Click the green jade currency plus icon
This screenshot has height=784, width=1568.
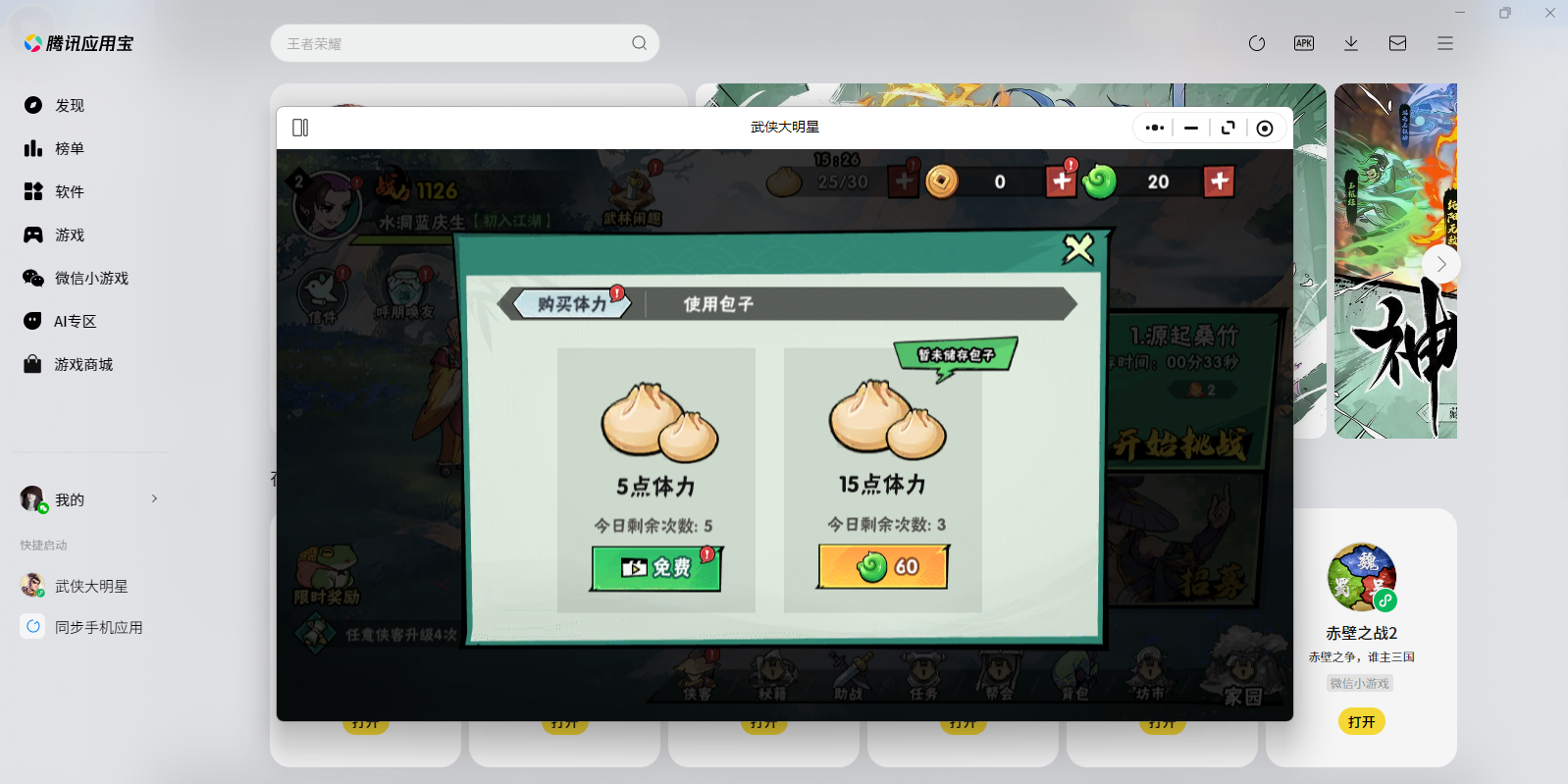tap(1219, 182)
